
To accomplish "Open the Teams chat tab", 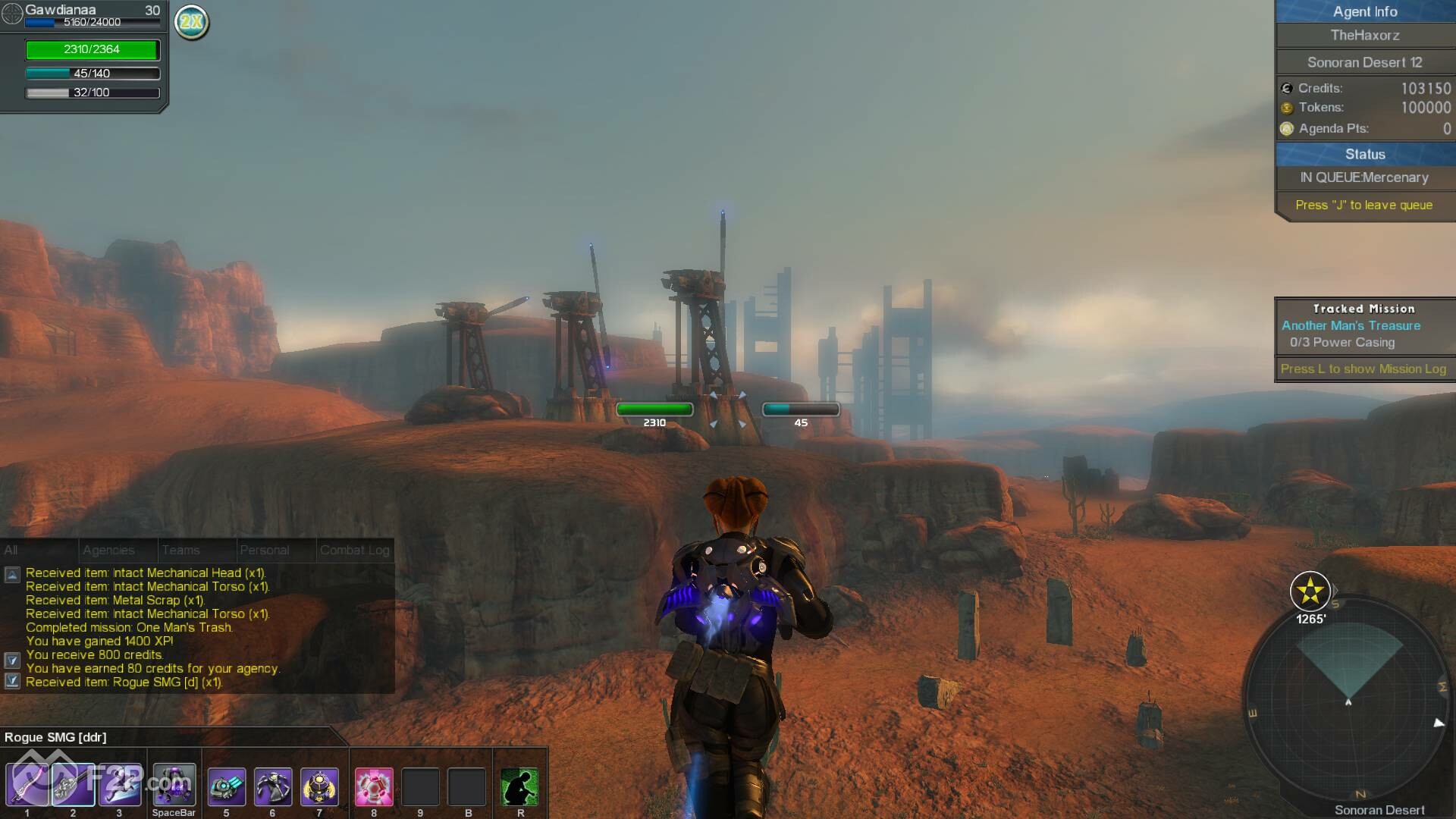I will (180, 551).
